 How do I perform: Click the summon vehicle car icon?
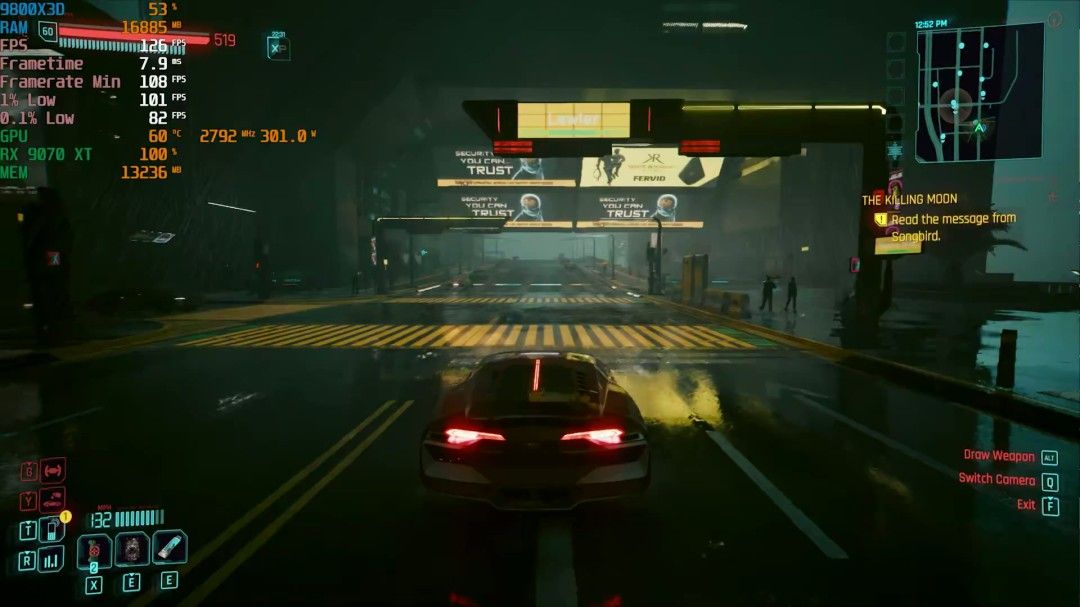pyautogui.click(x=52, y=499)
